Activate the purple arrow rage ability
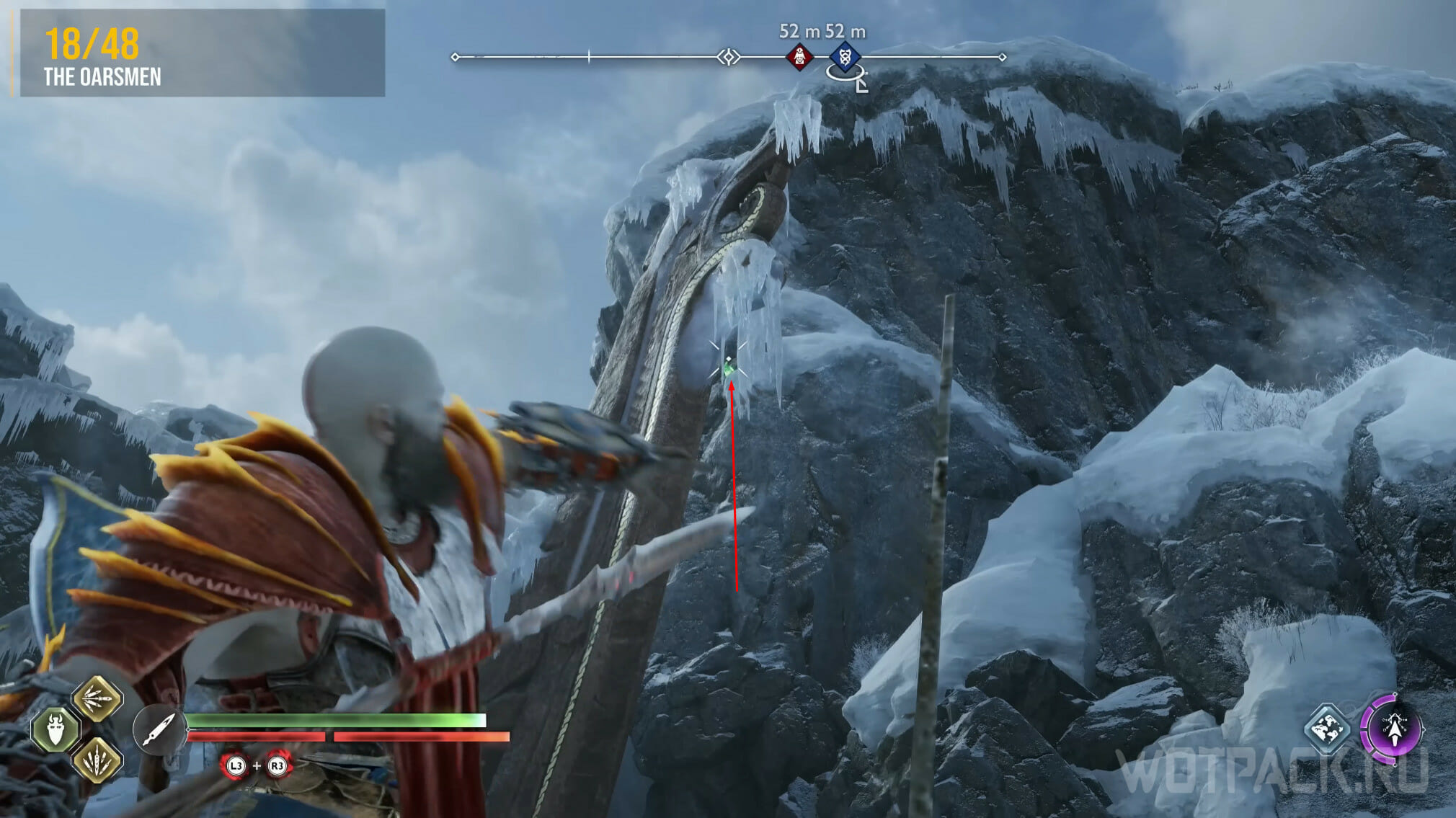This screenshot has height=818, width=1456. click(x=1393, y=729)
